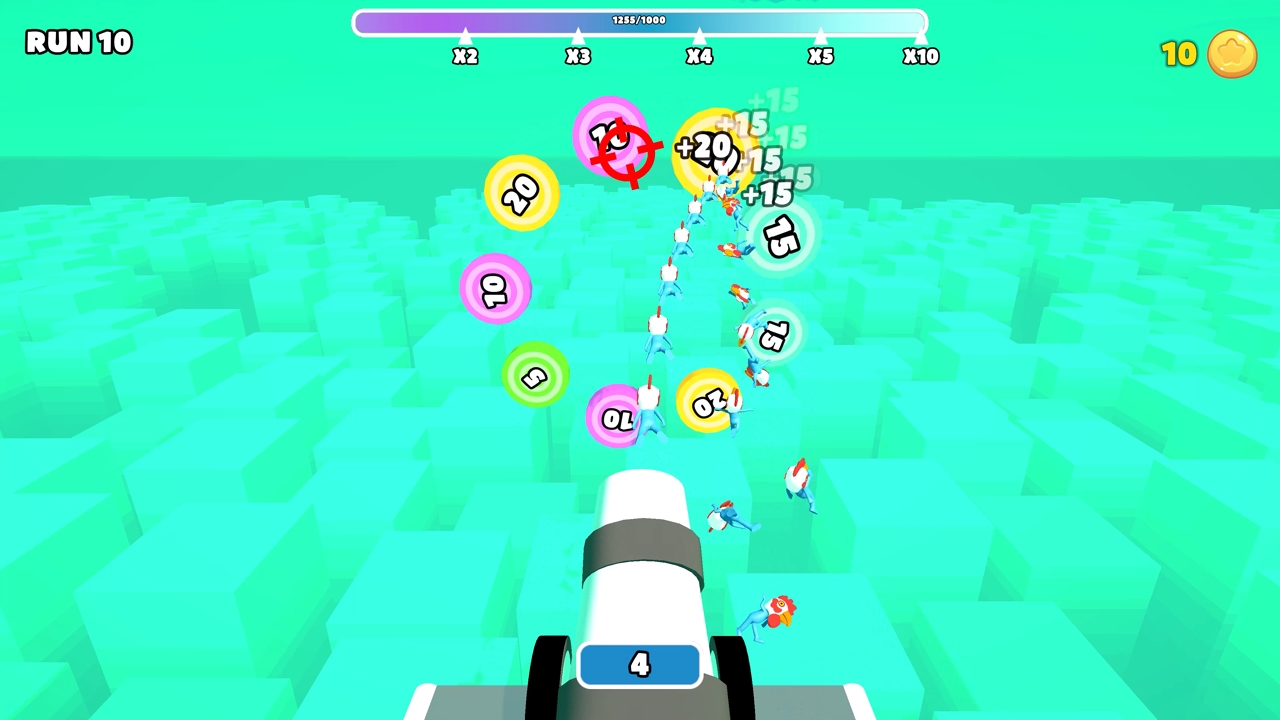
Task: Toggle the X5 multiplier marker
Action: pyautogui.click(x=820, y=52)
